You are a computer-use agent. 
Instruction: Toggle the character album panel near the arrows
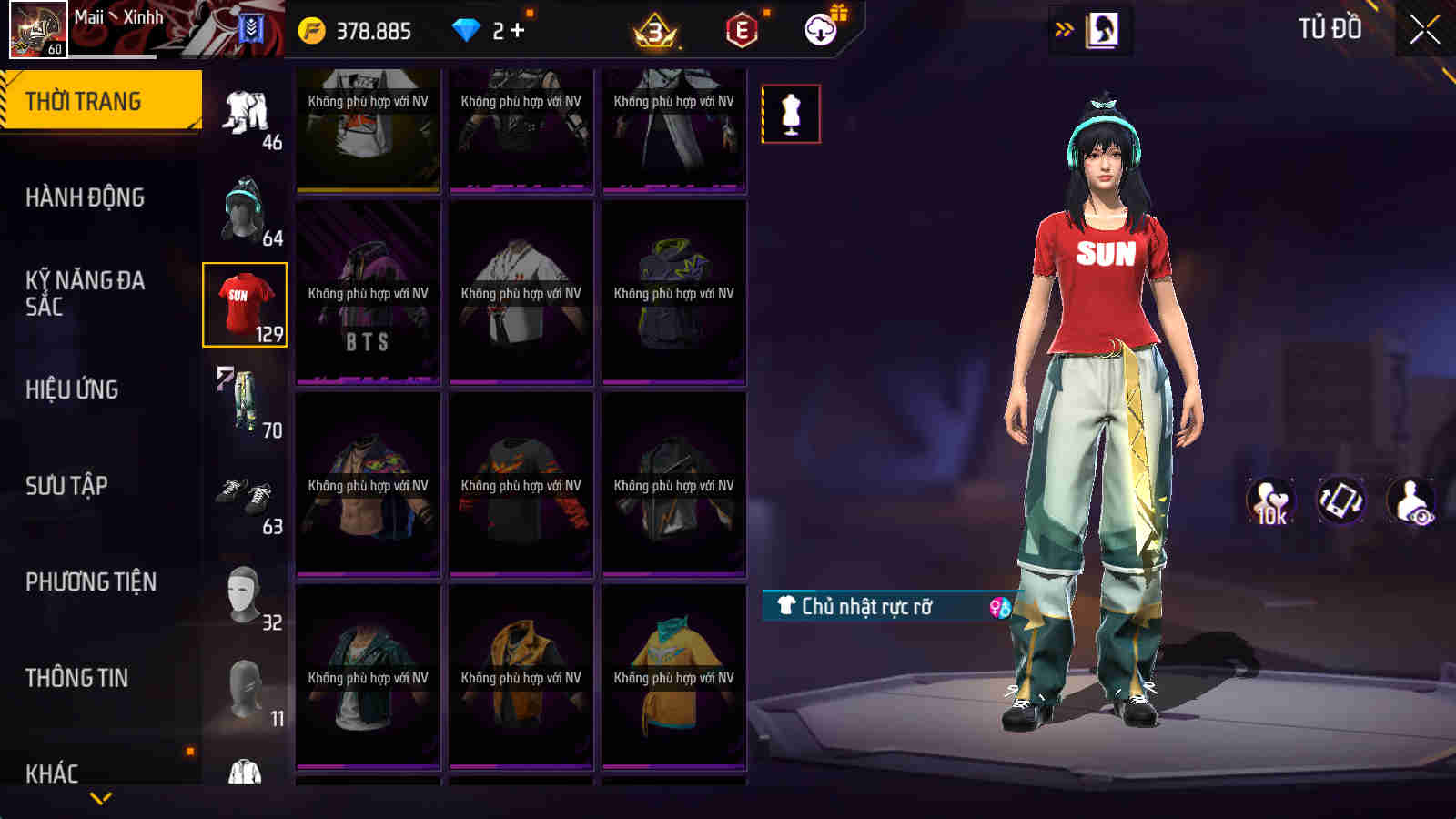(1101, 28)
